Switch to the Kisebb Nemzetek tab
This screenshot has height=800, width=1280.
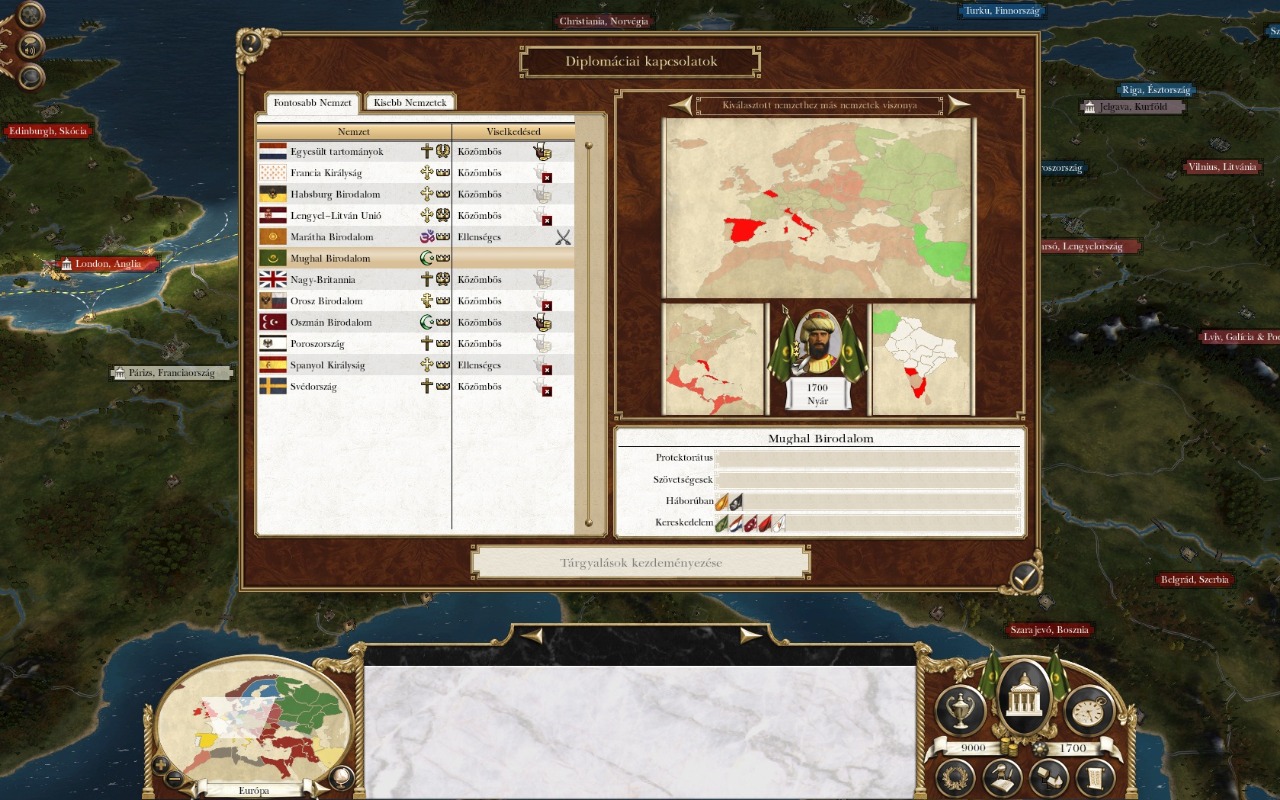(410, 103)
